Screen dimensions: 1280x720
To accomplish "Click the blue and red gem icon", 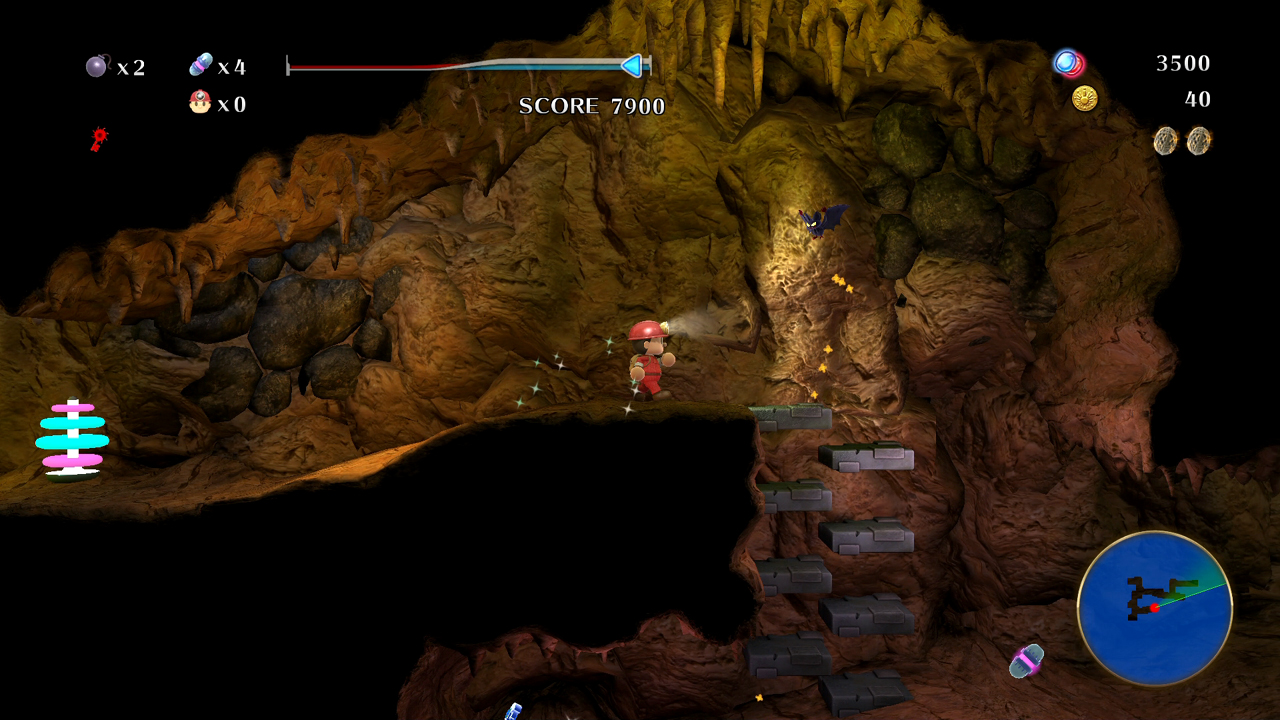I will click(x=1069, y=64).
